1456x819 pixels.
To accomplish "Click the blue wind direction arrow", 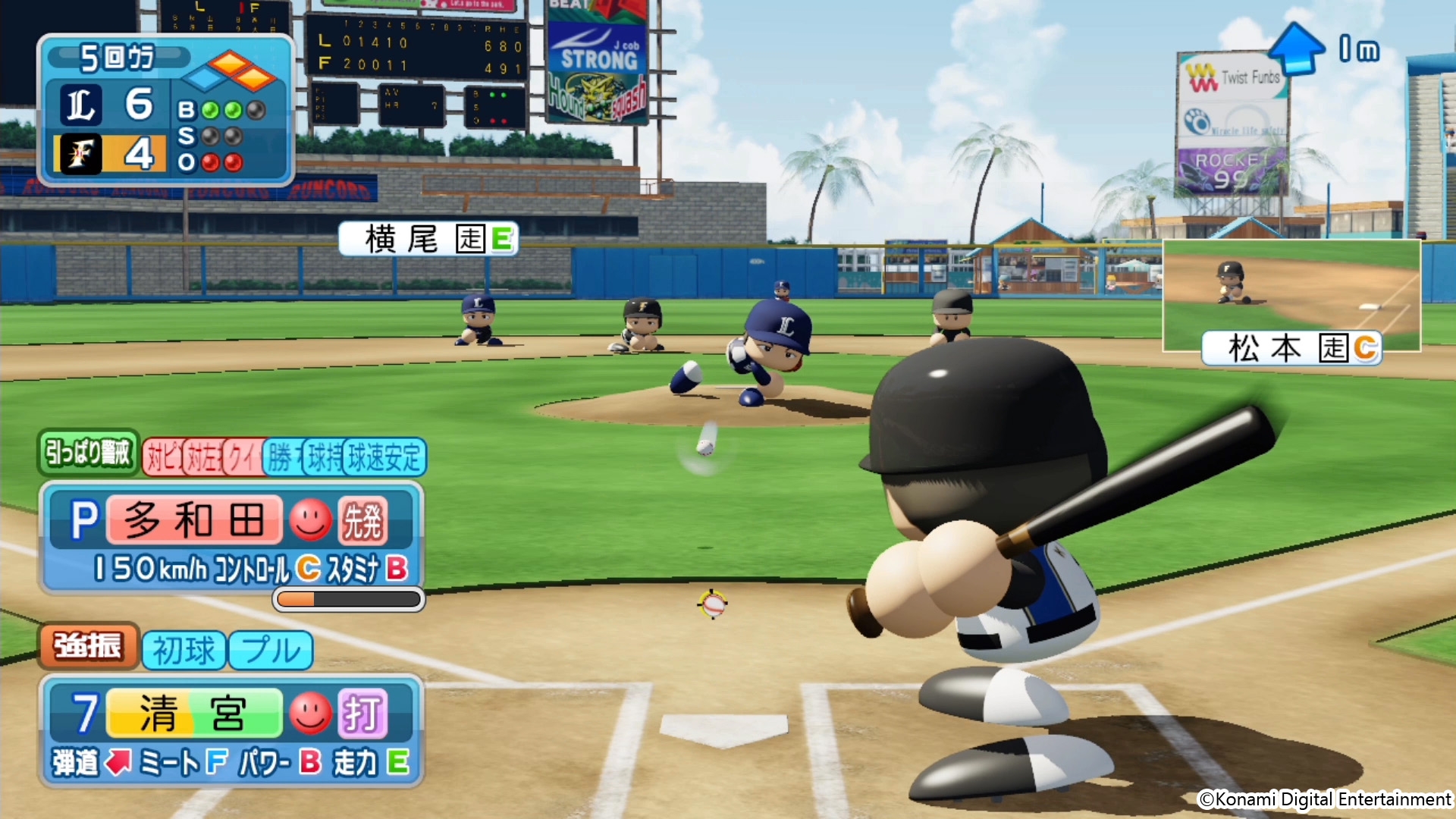I will click(x=1296, y=48).
